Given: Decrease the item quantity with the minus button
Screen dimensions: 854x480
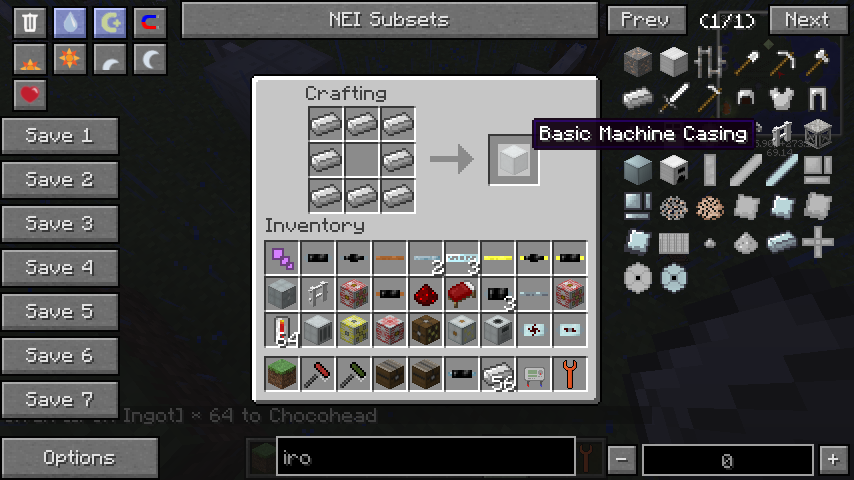Looking at the screenshot, I should tap(622, 459).
